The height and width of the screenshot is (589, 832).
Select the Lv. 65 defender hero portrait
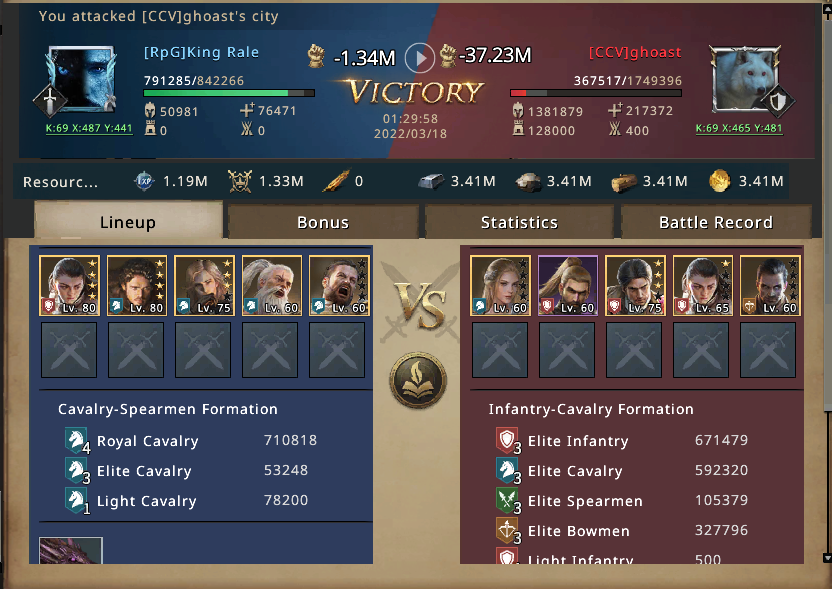pyautogui.click(x=702, y=286)
